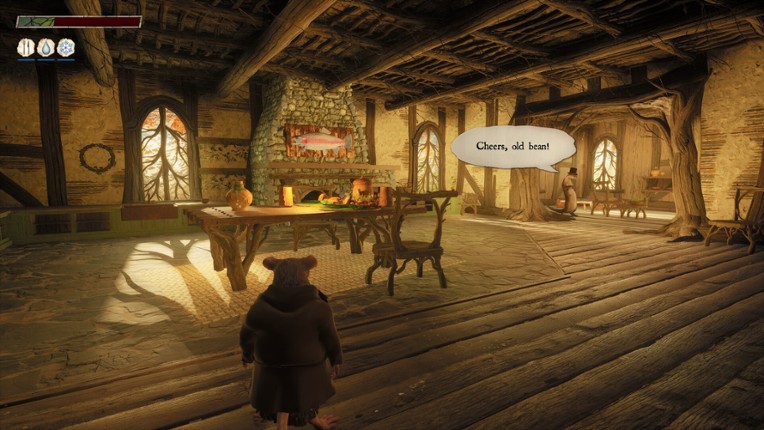
Task: Select the water droplet thirst icon
Action: 46,47
